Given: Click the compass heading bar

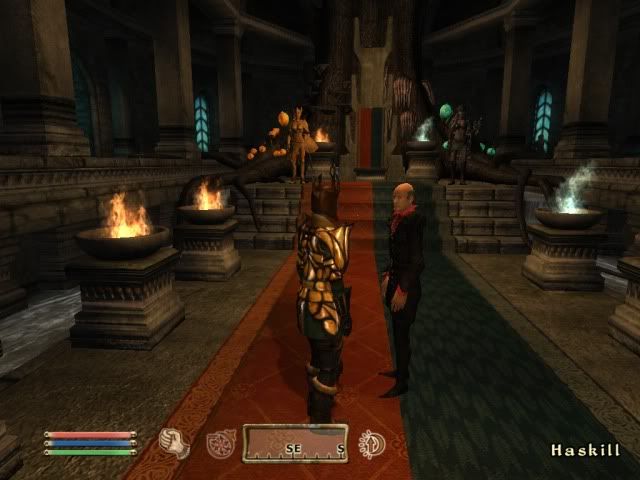Looking at the screenshot, I should point(295,443).
